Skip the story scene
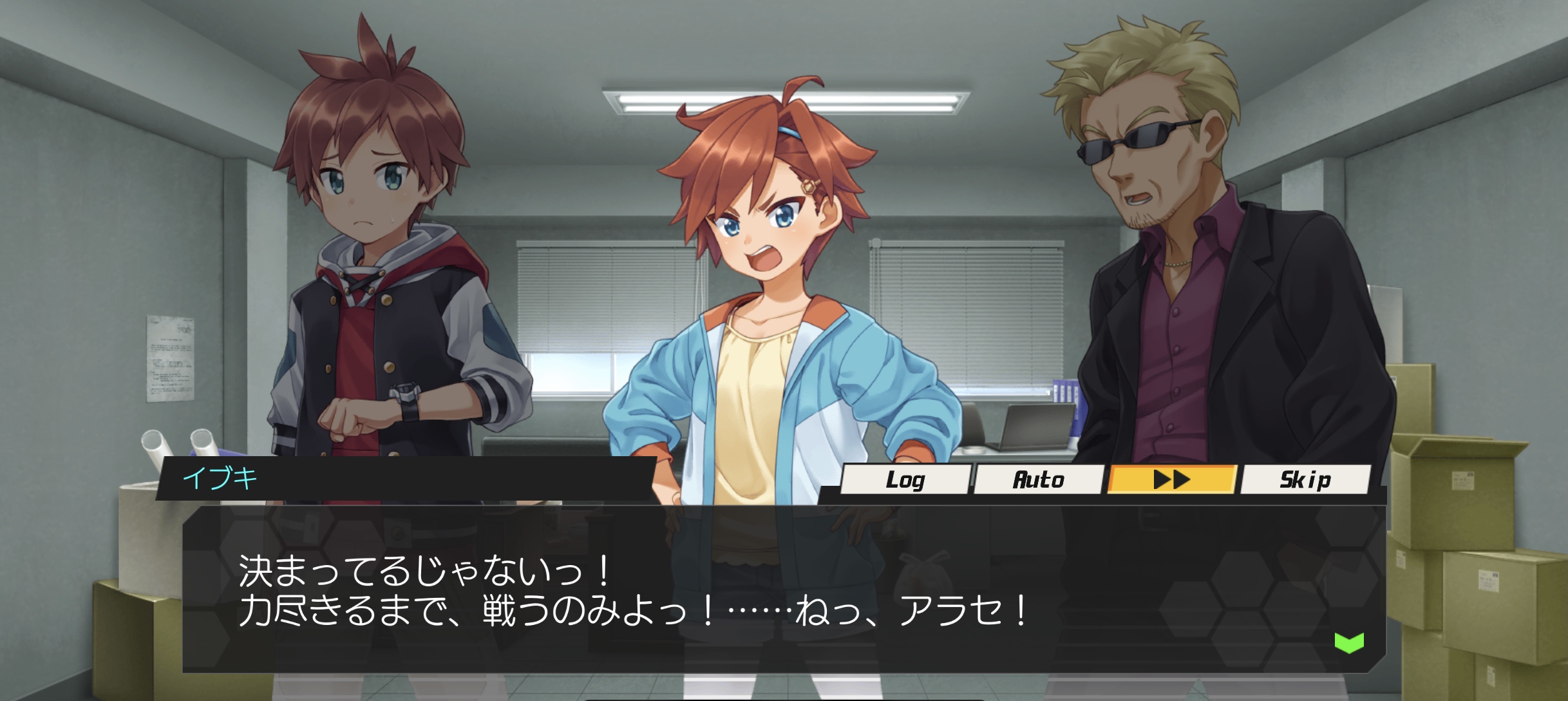The width and height of the screenshot is (1568, 701). click(1305, 480)
